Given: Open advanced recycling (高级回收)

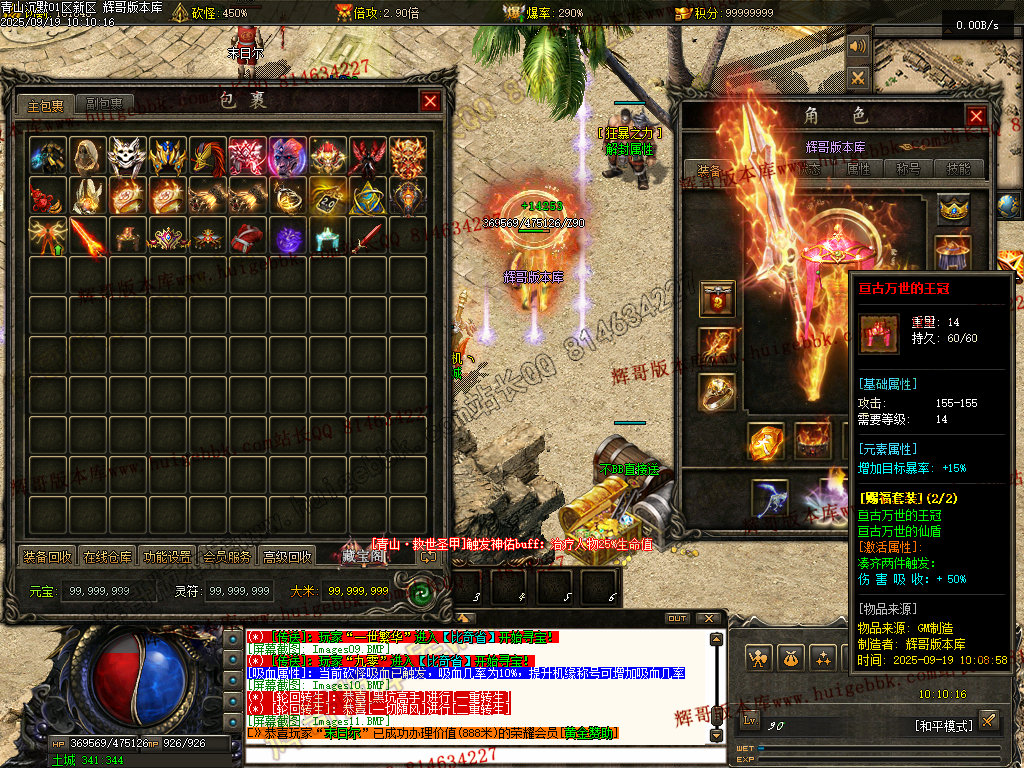Looking at the screenshot, I should pos(287,557).
